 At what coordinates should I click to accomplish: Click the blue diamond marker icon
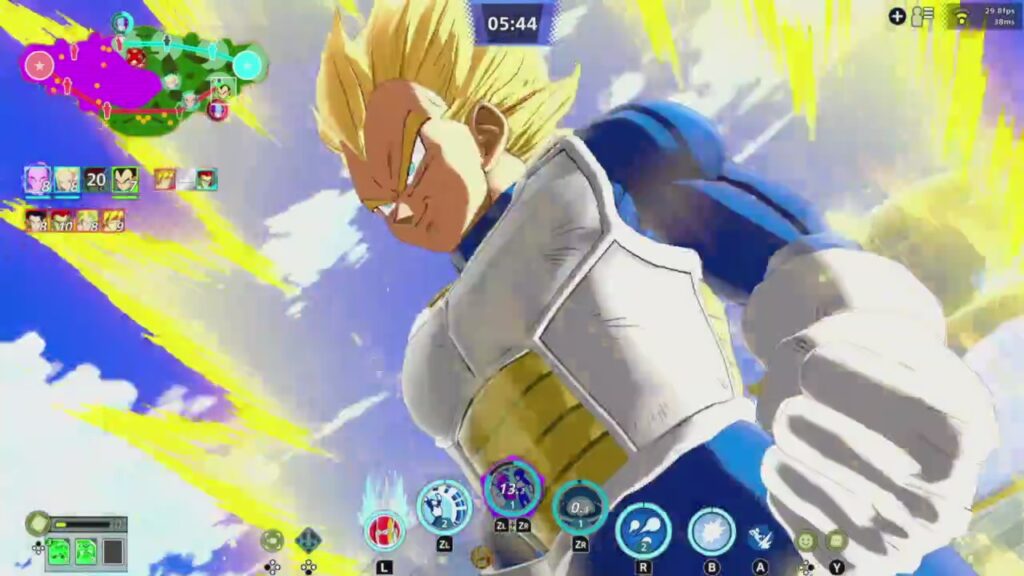click(x=308, y=540)
